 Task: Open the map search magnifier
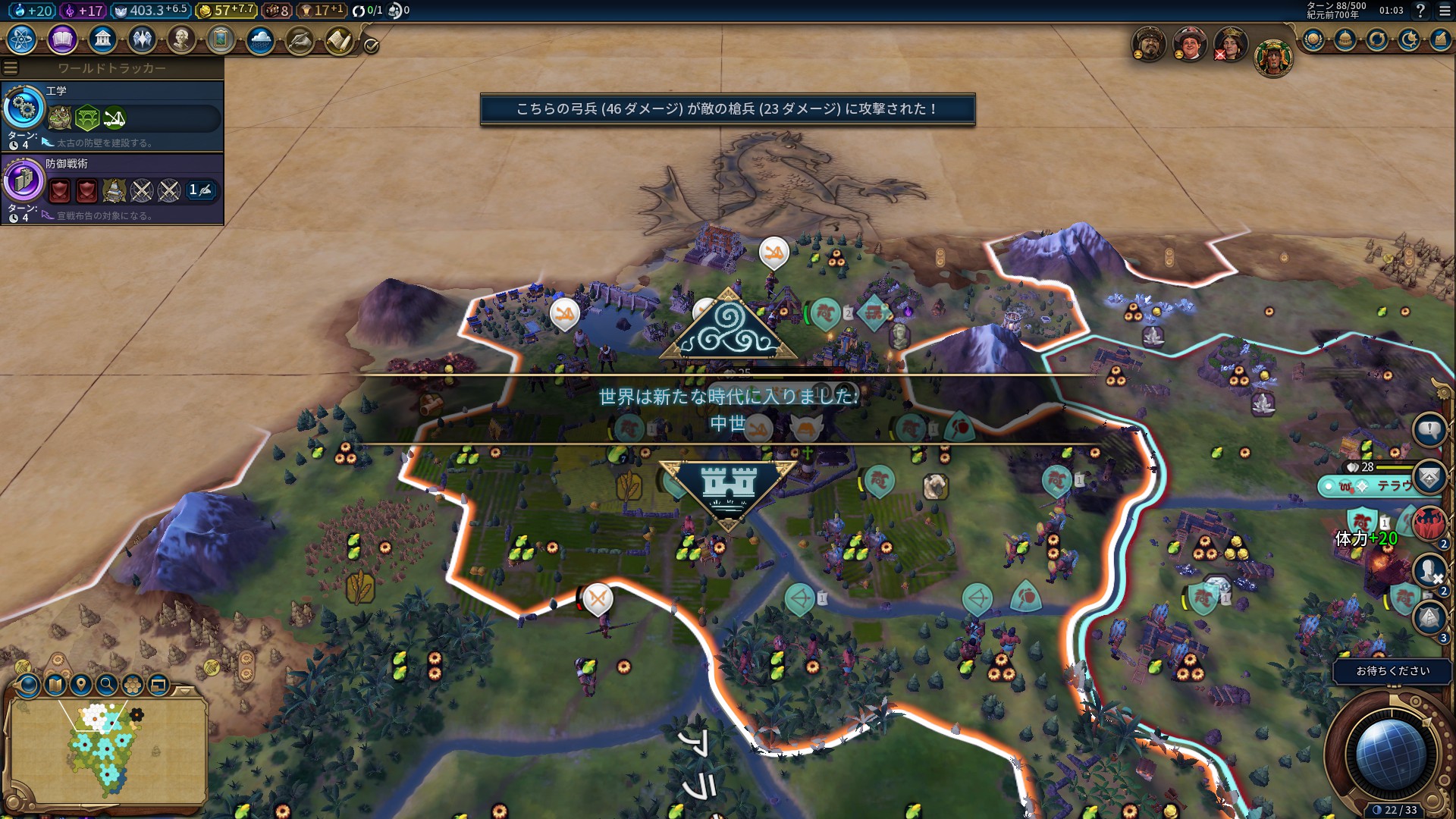(x=107, y=686)
